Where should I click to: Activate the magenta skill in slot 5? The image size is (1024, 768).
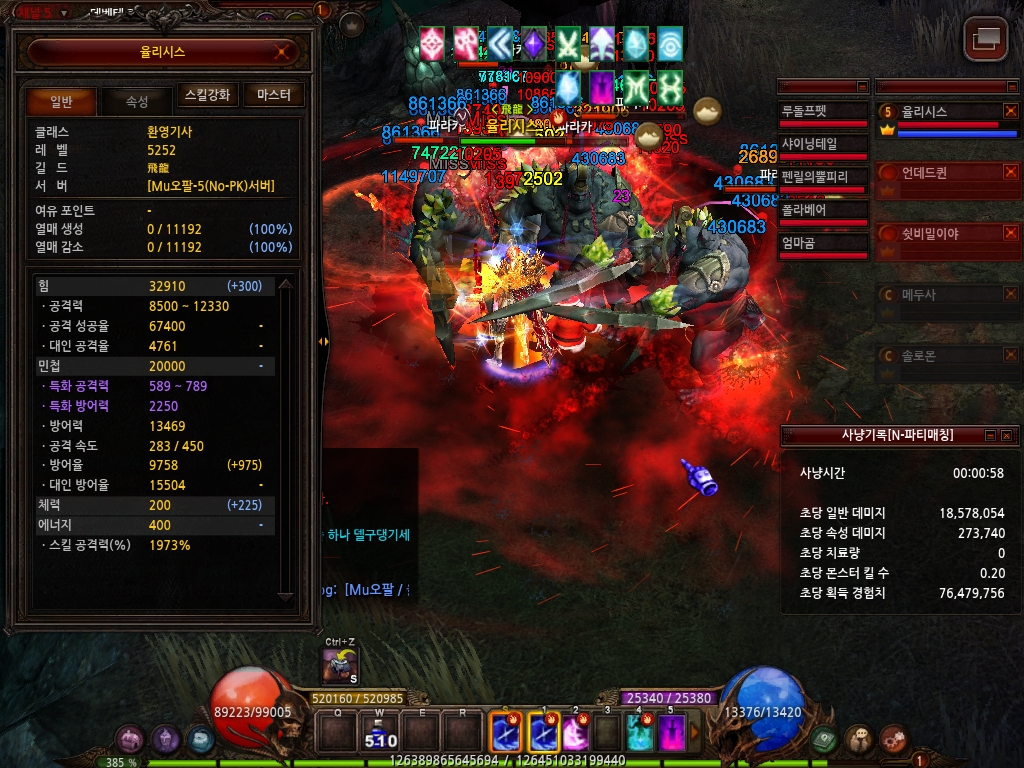pos(671,732)
